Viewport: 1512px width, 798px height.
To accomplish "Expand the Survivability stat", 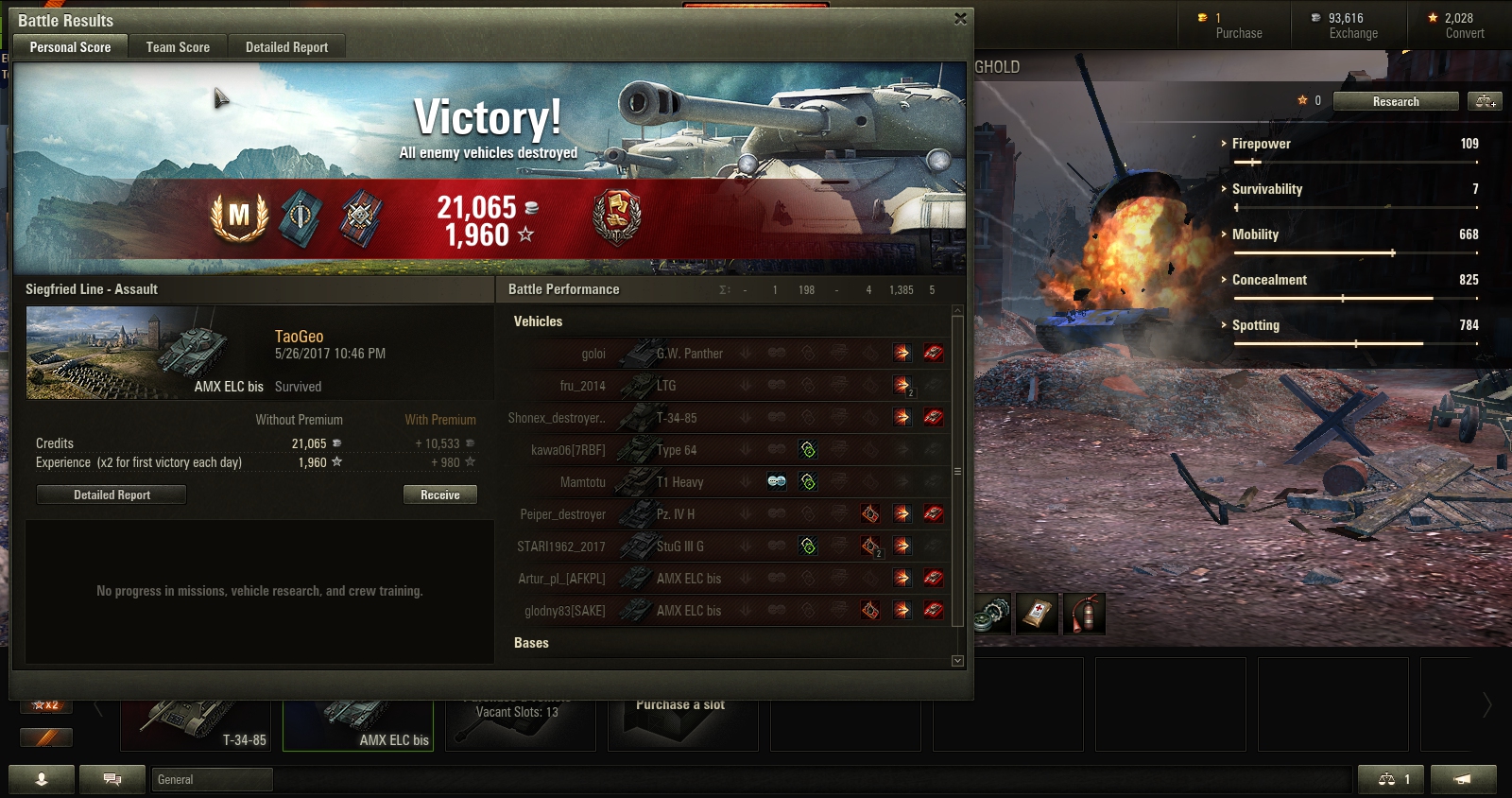I will point(1266,189).
